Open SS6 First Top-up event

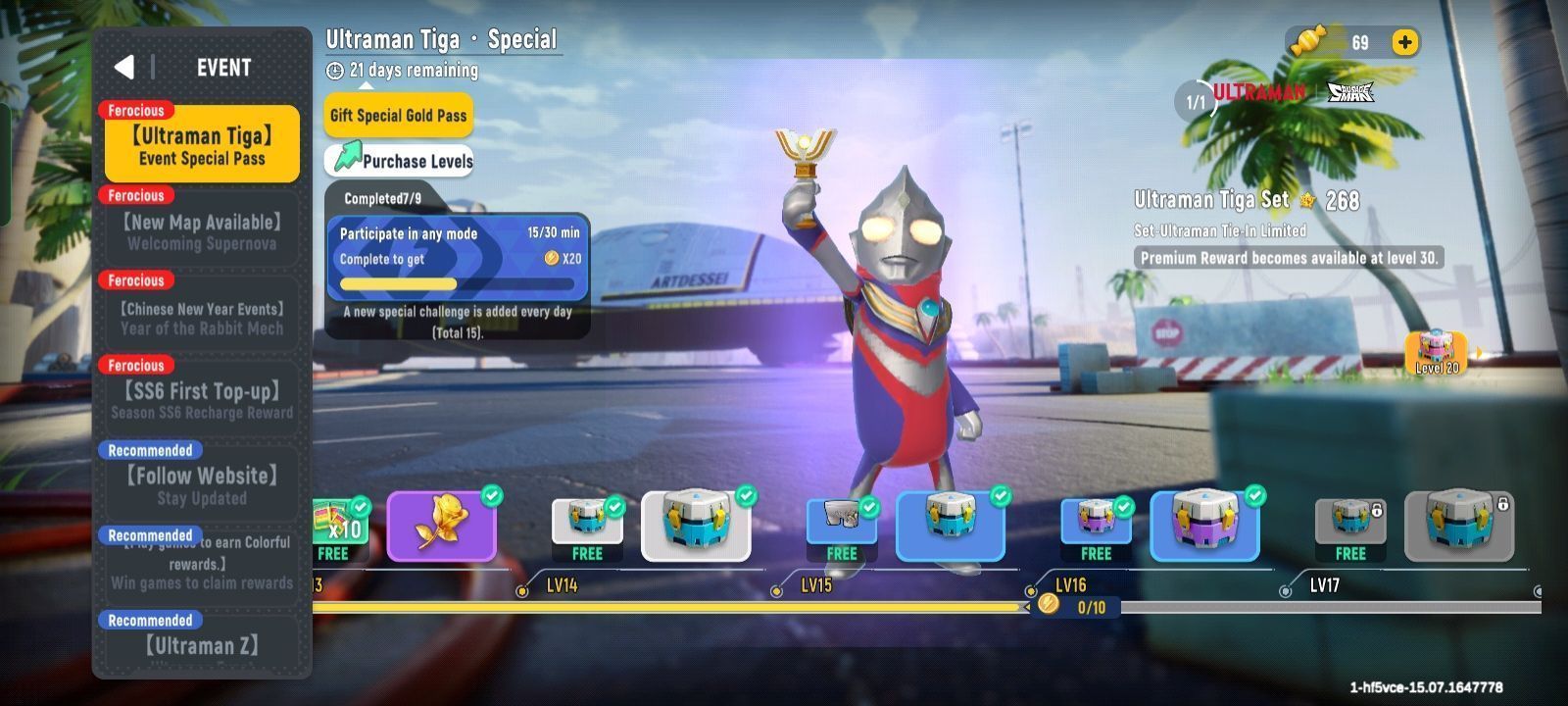pos(202,400)
